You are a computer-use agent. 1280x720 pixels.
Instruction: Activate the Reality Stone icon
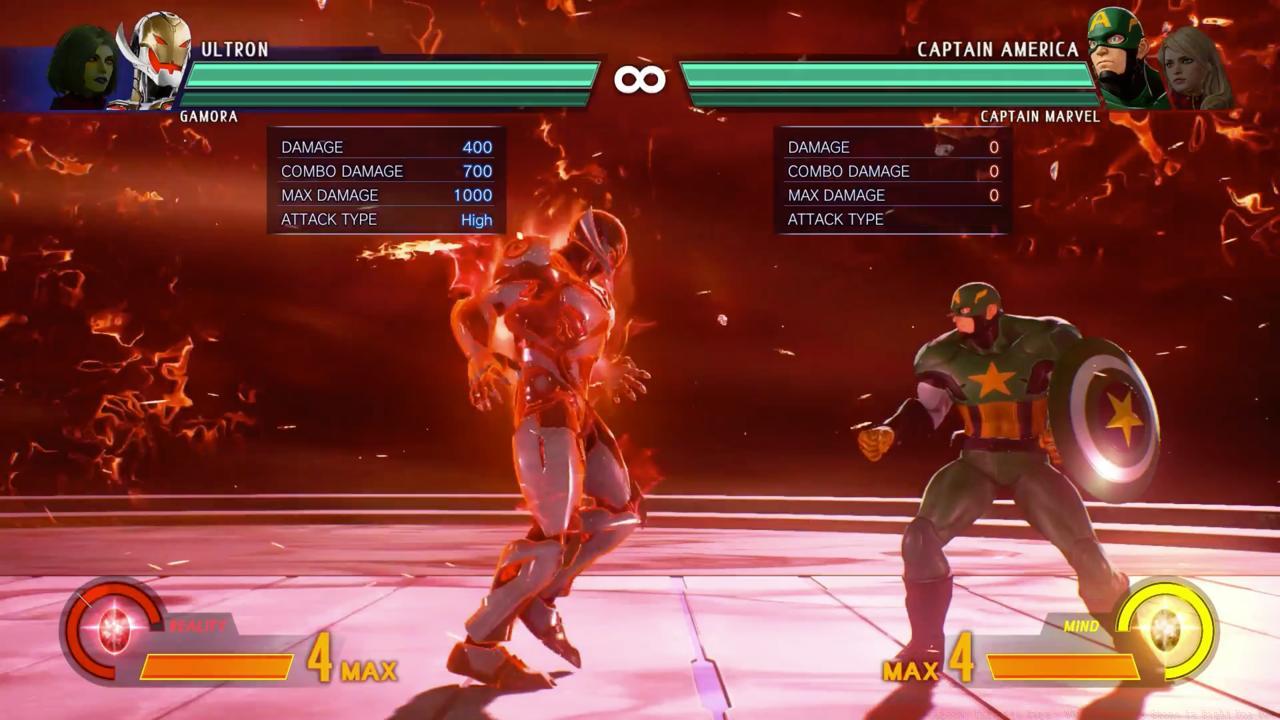[112, 630]
